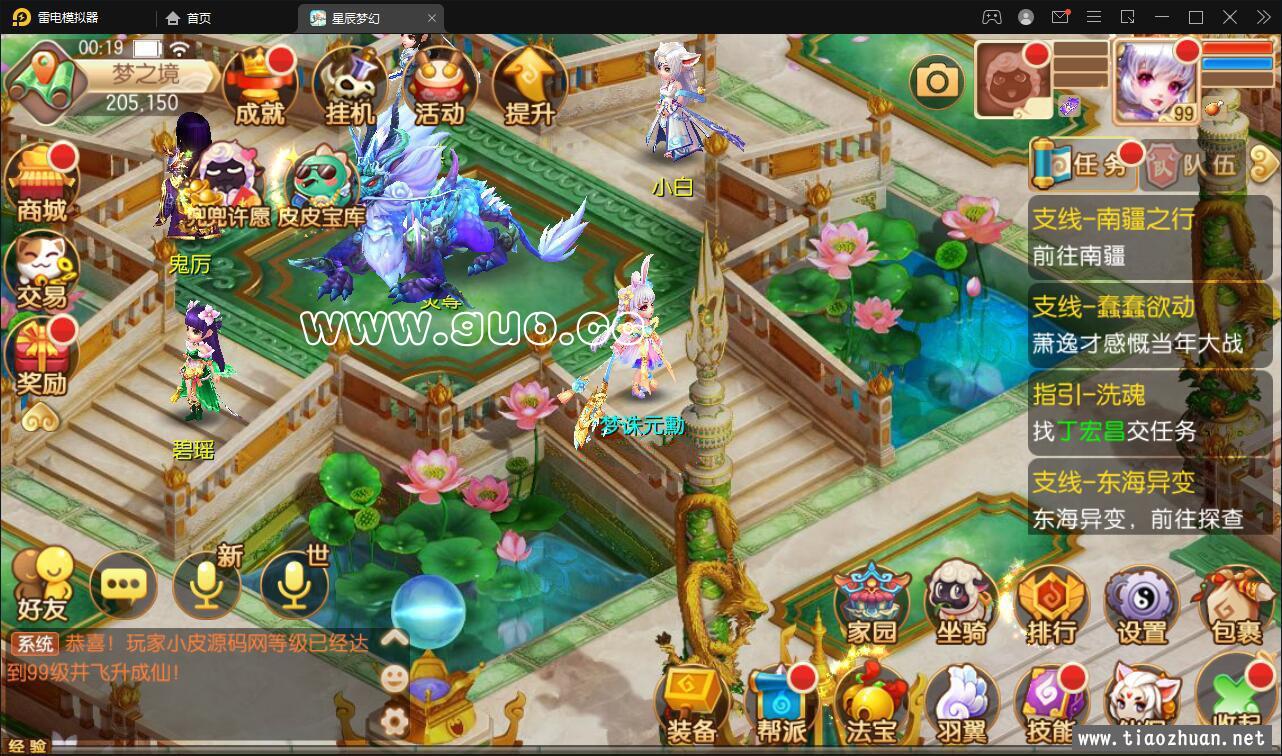Close the 星辰梦幻 emulator tab
1282x756 pixels.
point(432,18)
